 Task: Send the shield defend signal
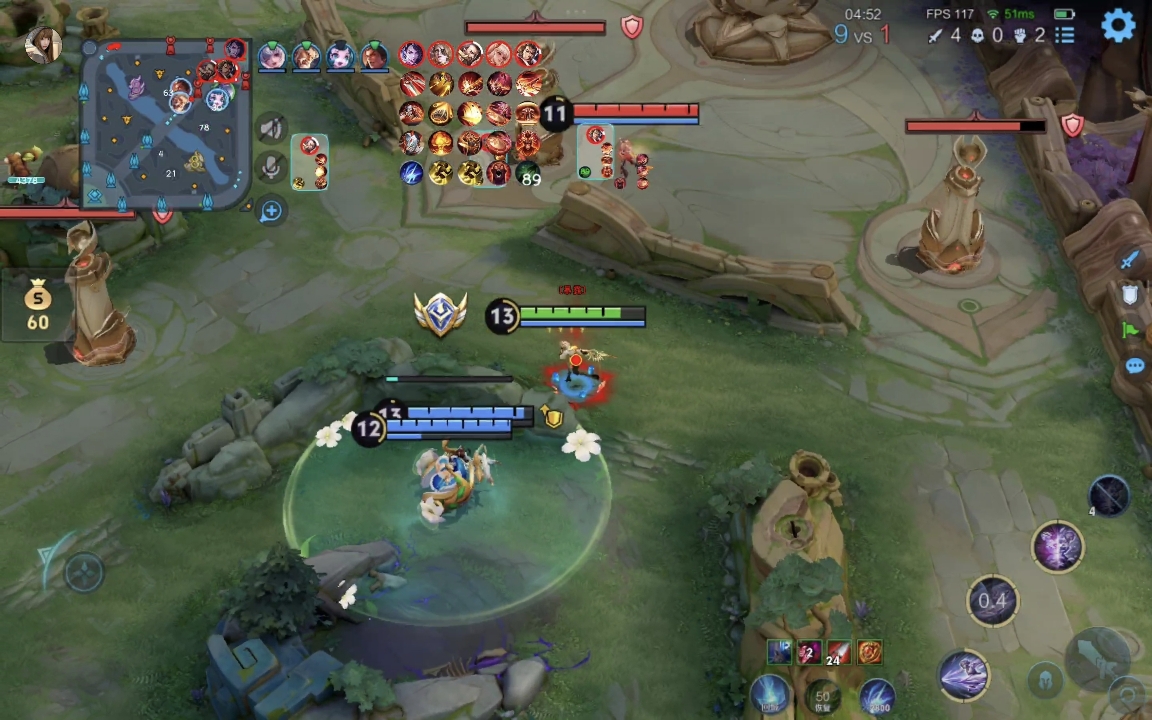coord(1130,294)
